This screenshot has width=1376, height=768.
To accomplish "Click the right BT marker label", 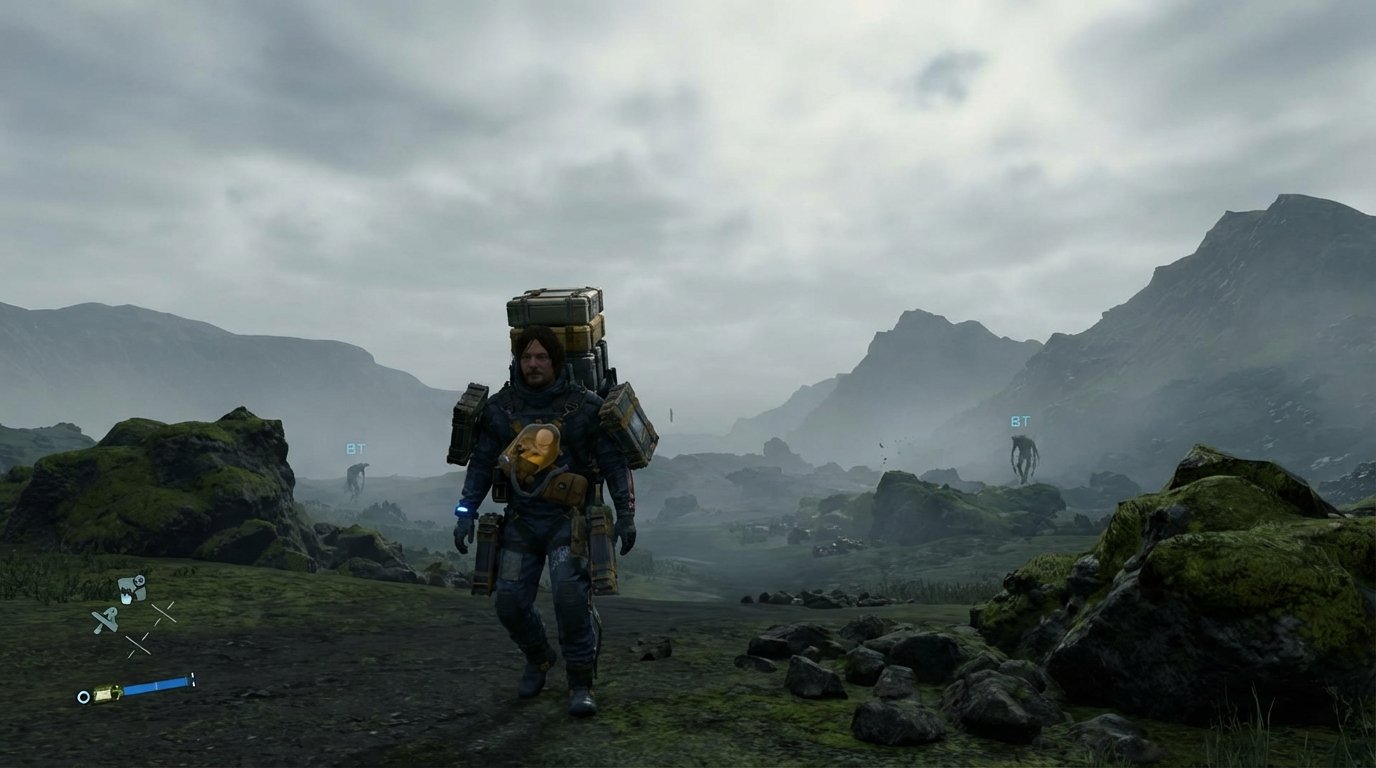I will tap(1020, 419).
